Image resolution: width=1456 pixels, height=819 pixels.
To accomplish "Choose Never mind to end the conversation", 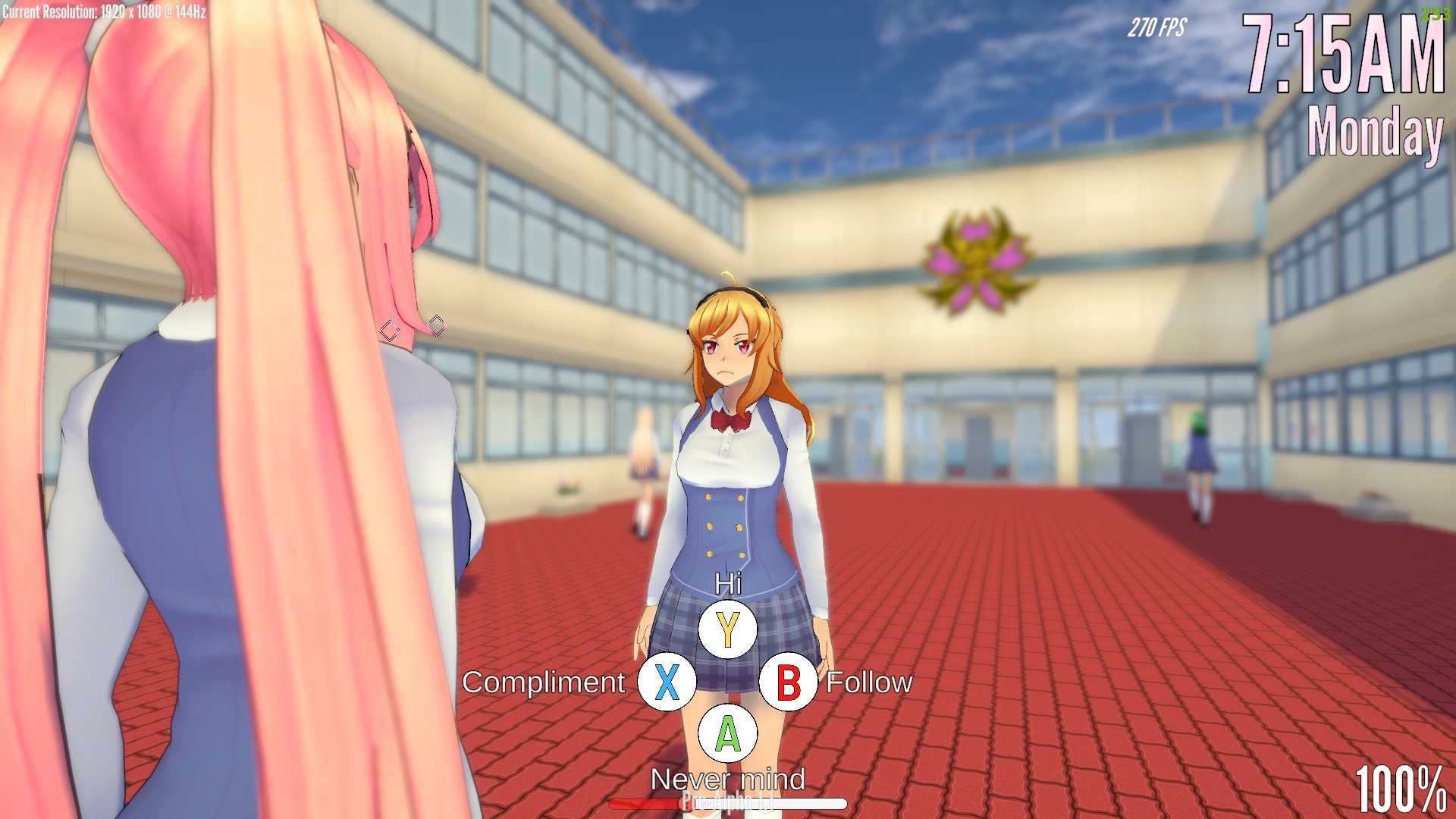I will [727, 733].
